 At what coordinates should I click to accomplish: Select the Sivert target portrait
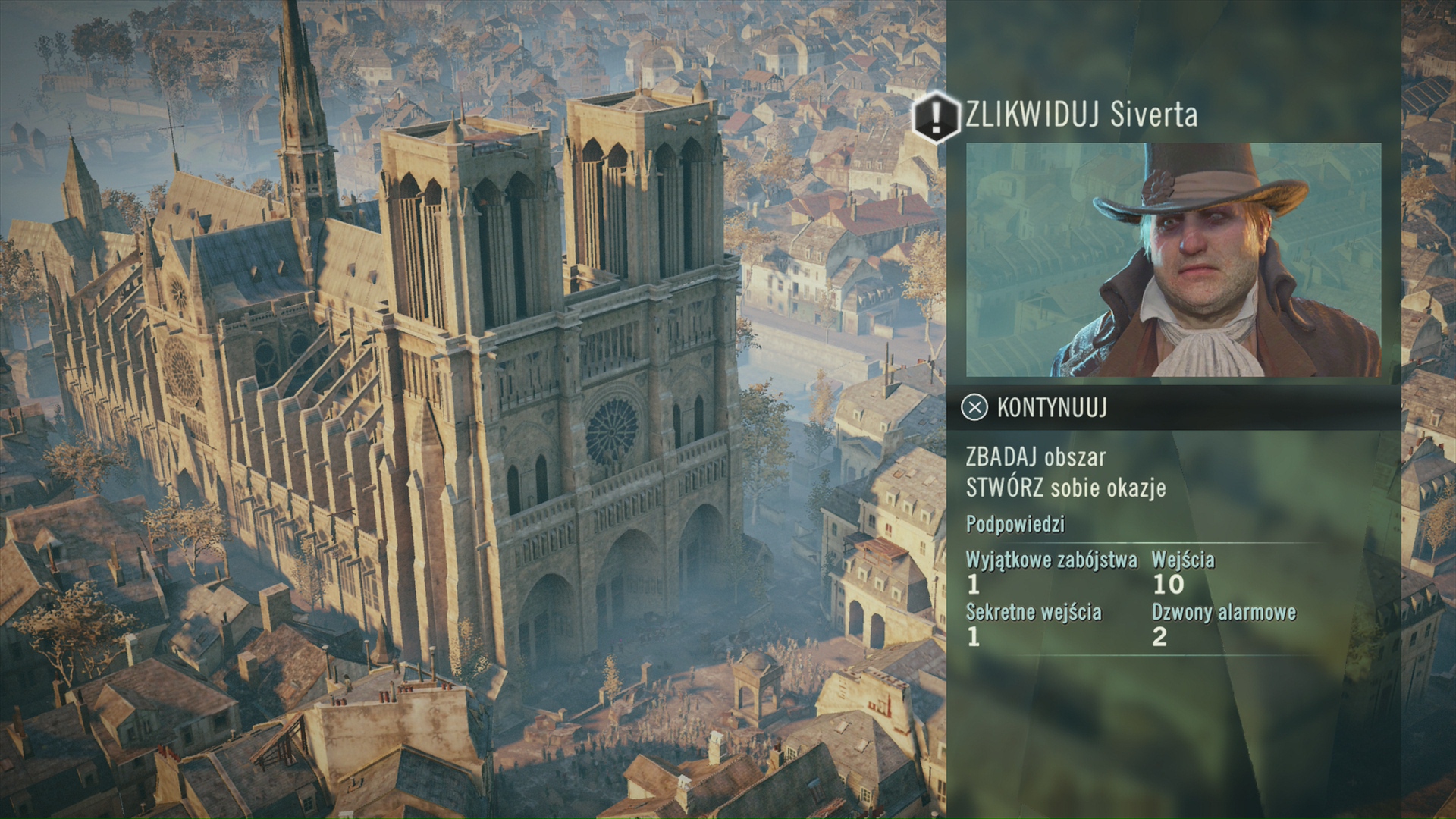pyautogui.click(x=1172, y=259)
